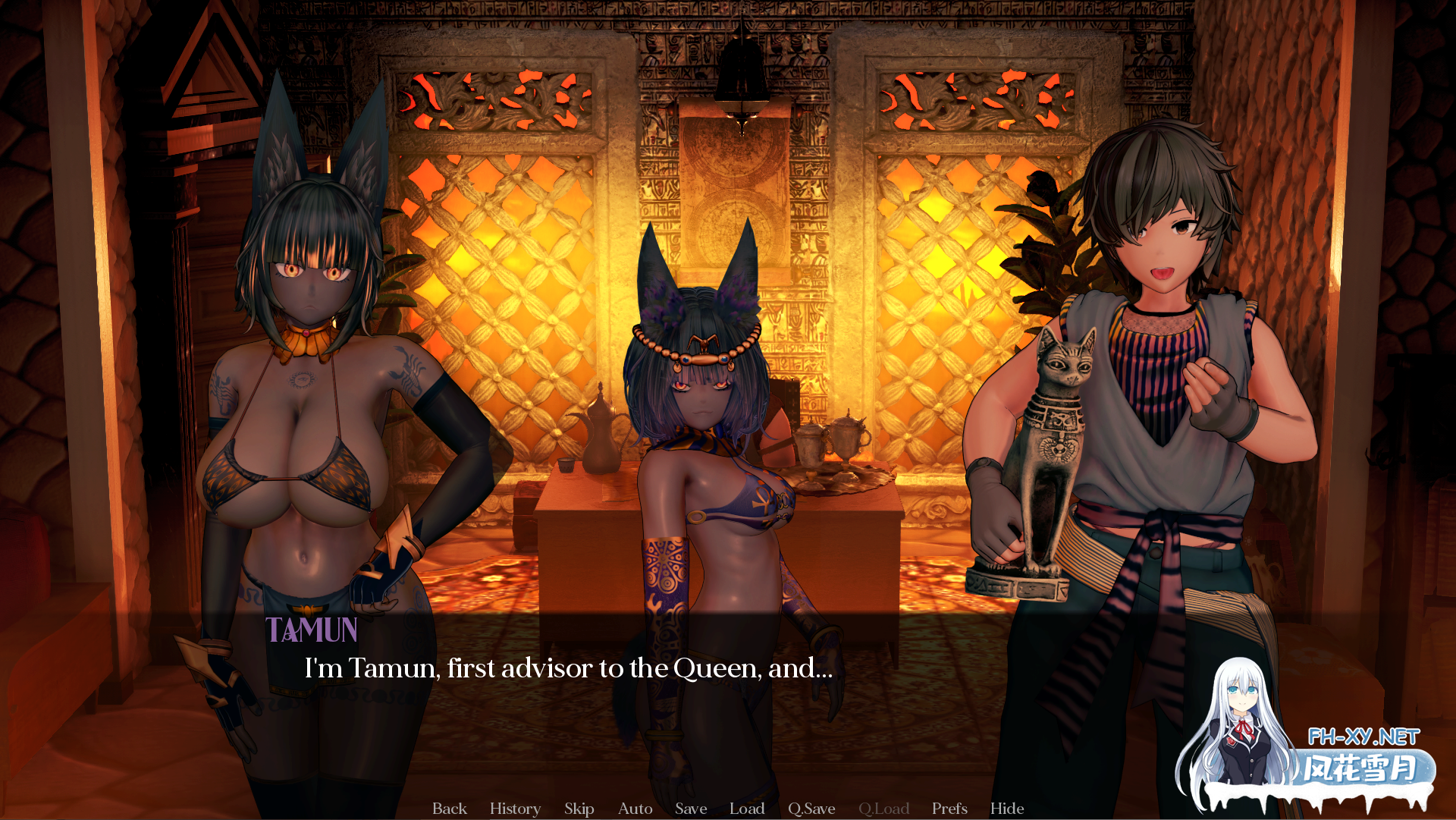Toggle Auto-forward reading mode

pos(635,809)
